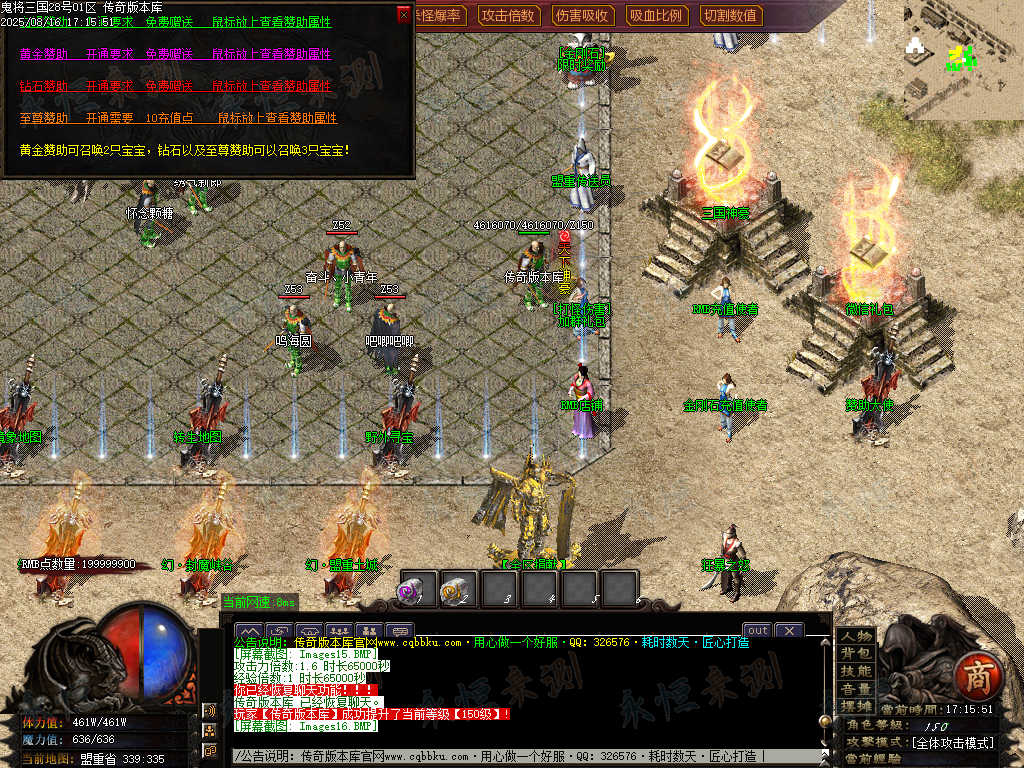Open the 背包 bag
1024x768 pixels.
(x=856, y=653)
